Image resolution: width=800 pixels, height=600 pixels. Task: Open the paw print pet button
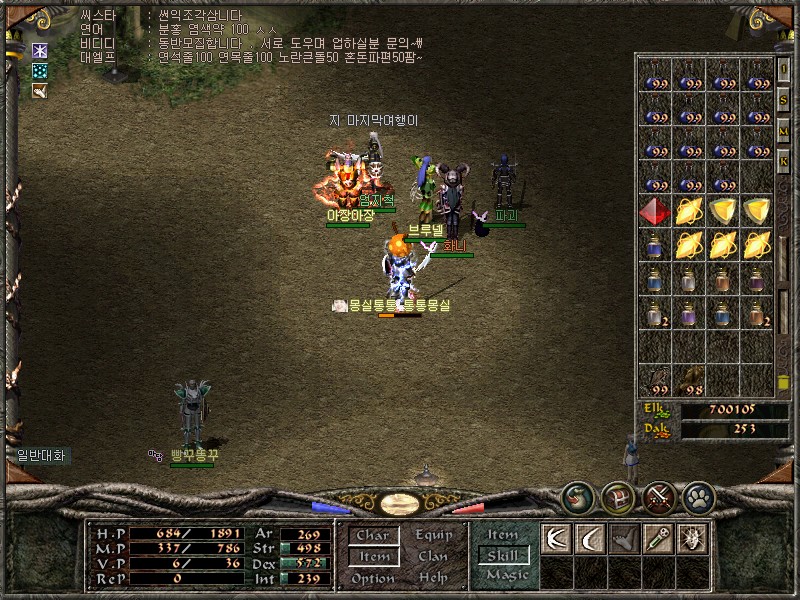pyautogui.click(x=697, y=497)
